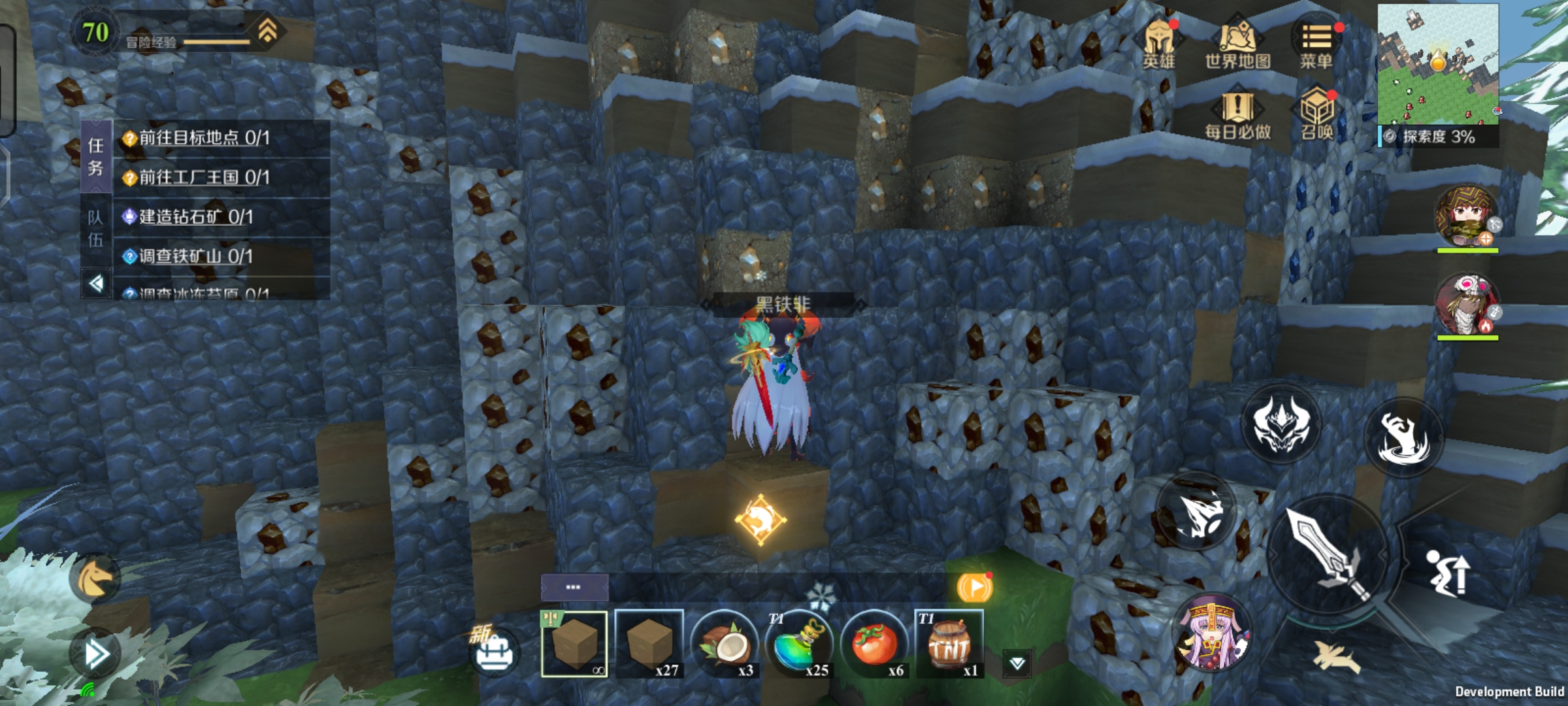Screen dimensions: 1568x706
Task: Open the 菜单 menu
Action: coord(1316,43)
